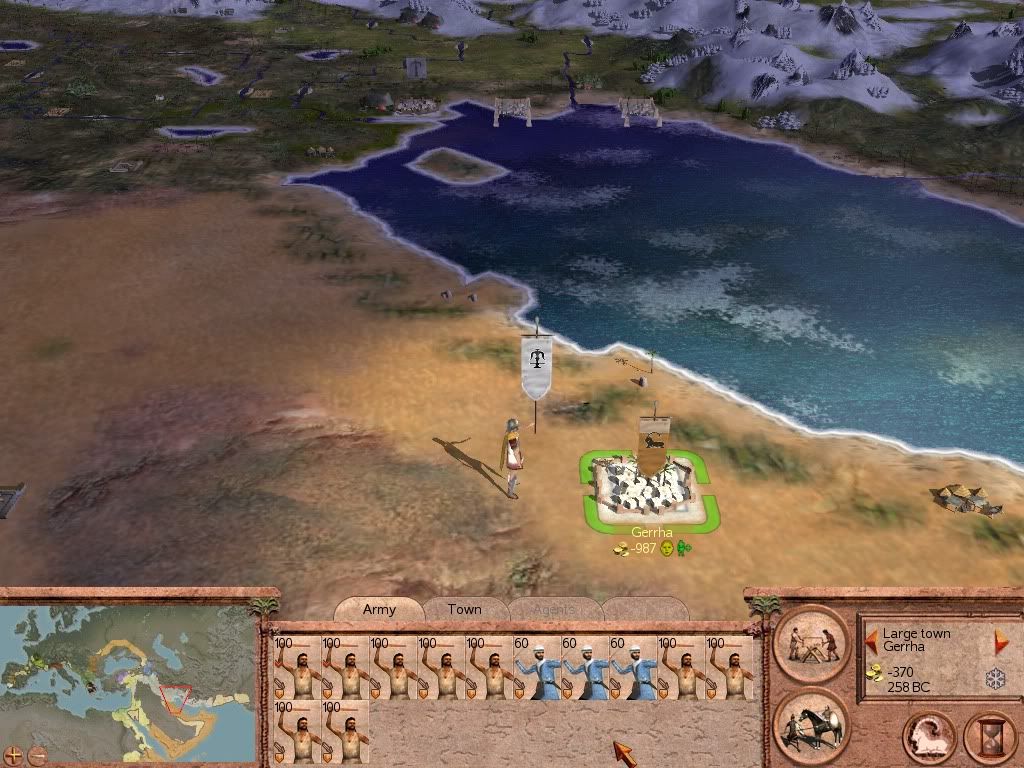Switch to the Army tab
1024x768 pixels.
(x=379, y=609)
